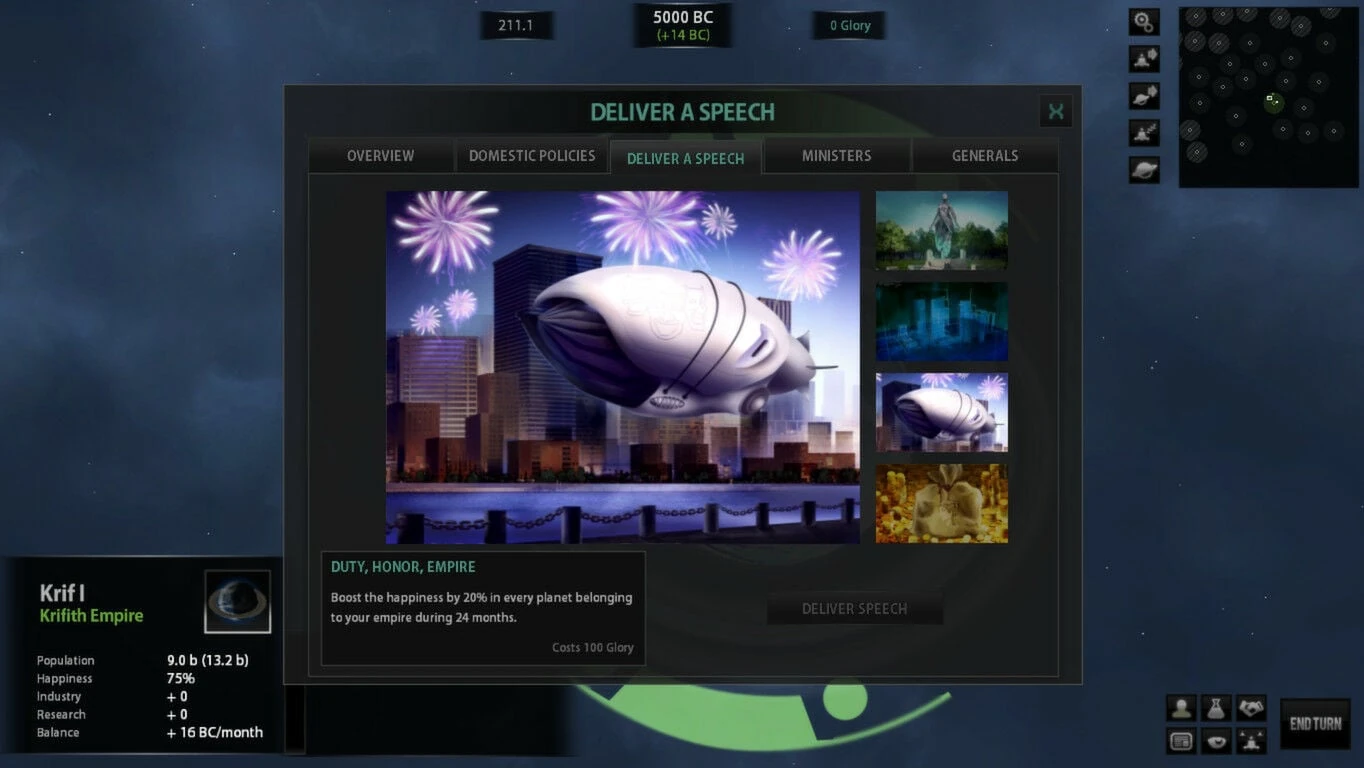Viewport: 1364px width, 768px height.
Task: Show the Ministers tab
Action: tap(836, 156)
